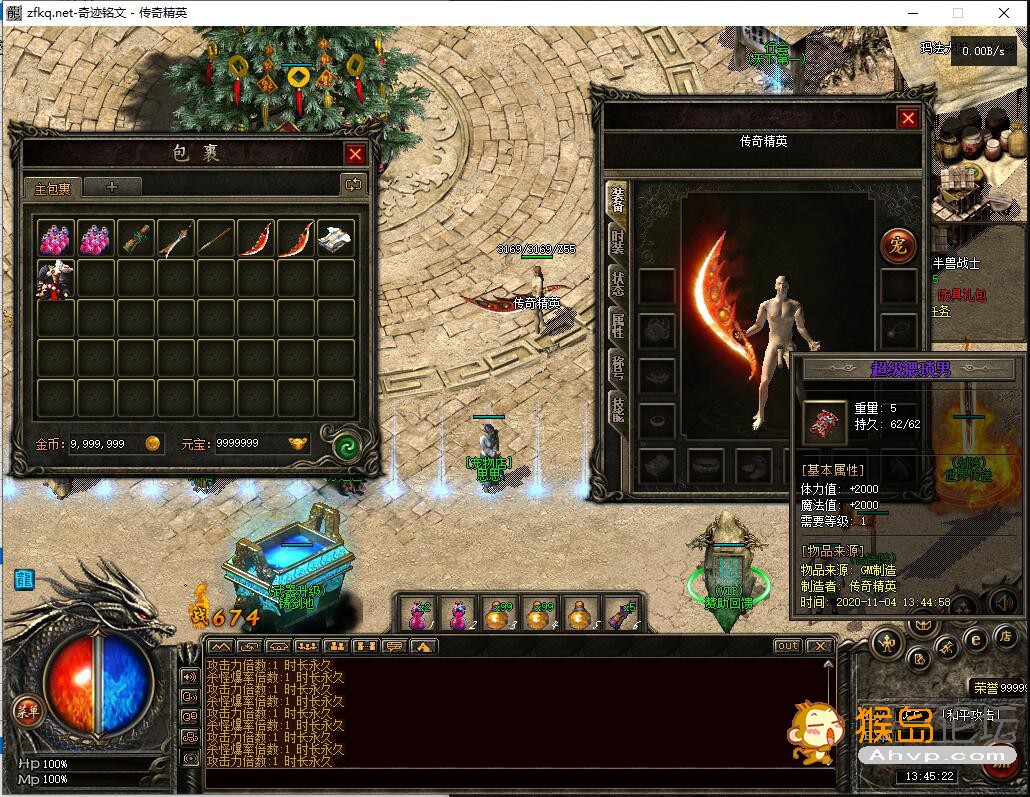The image size is (1030, 797).
Task: Switch to the 状态 status tab
Action: tap(617, 283)
